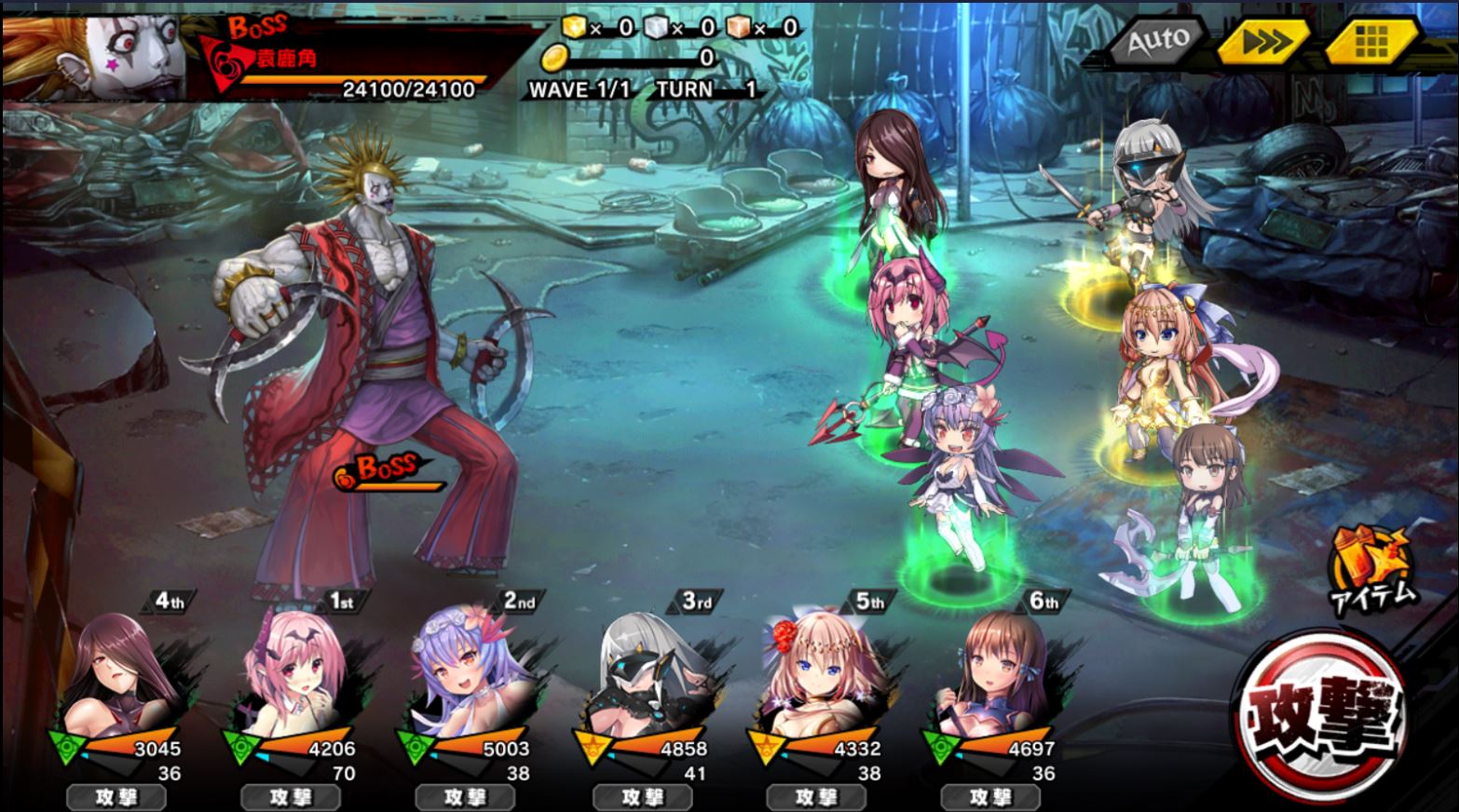The width and height of the screenshot is (1459, 812).
Task: Open the yellow grid menu button
Action: 1371,41
